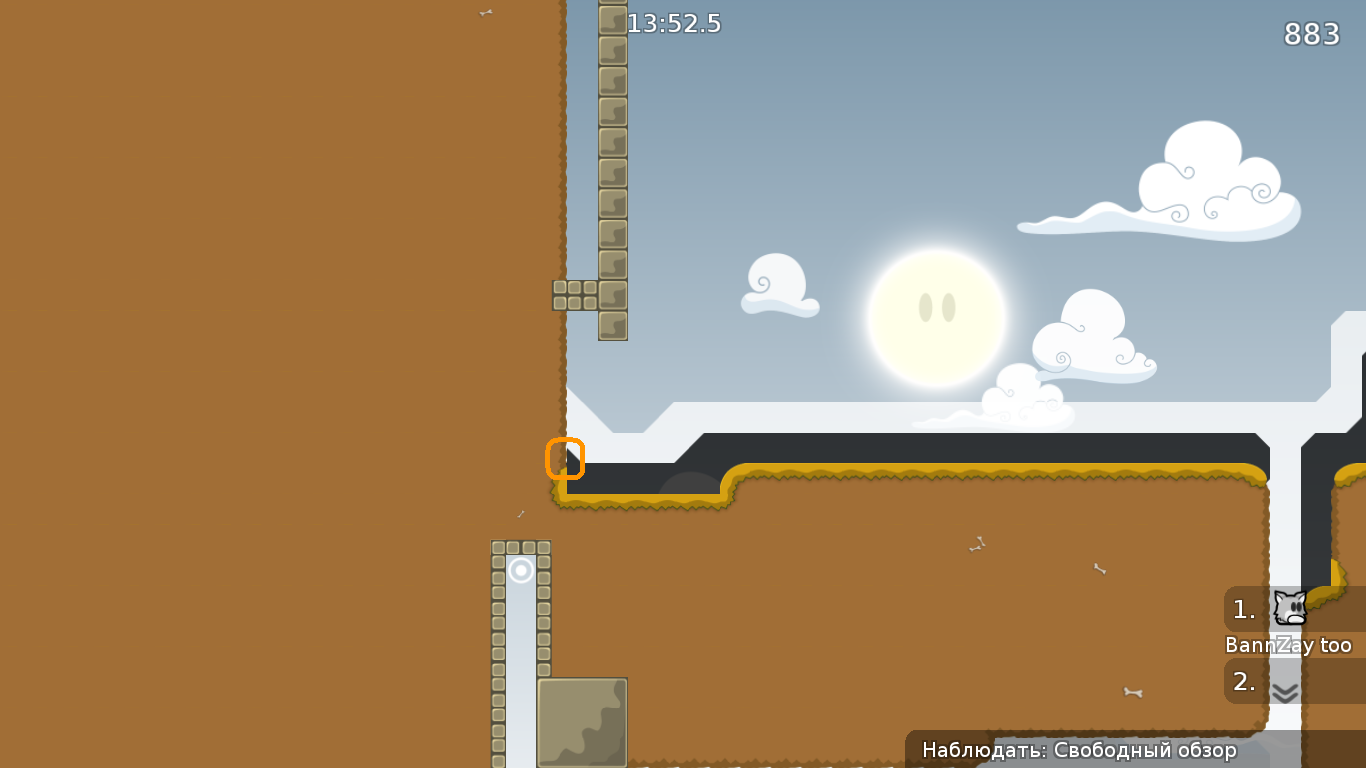Screen dimensions: 1366x768
Task: Click the white frozen column on the left
Action: pyautogui.click(x=520, y=650)
